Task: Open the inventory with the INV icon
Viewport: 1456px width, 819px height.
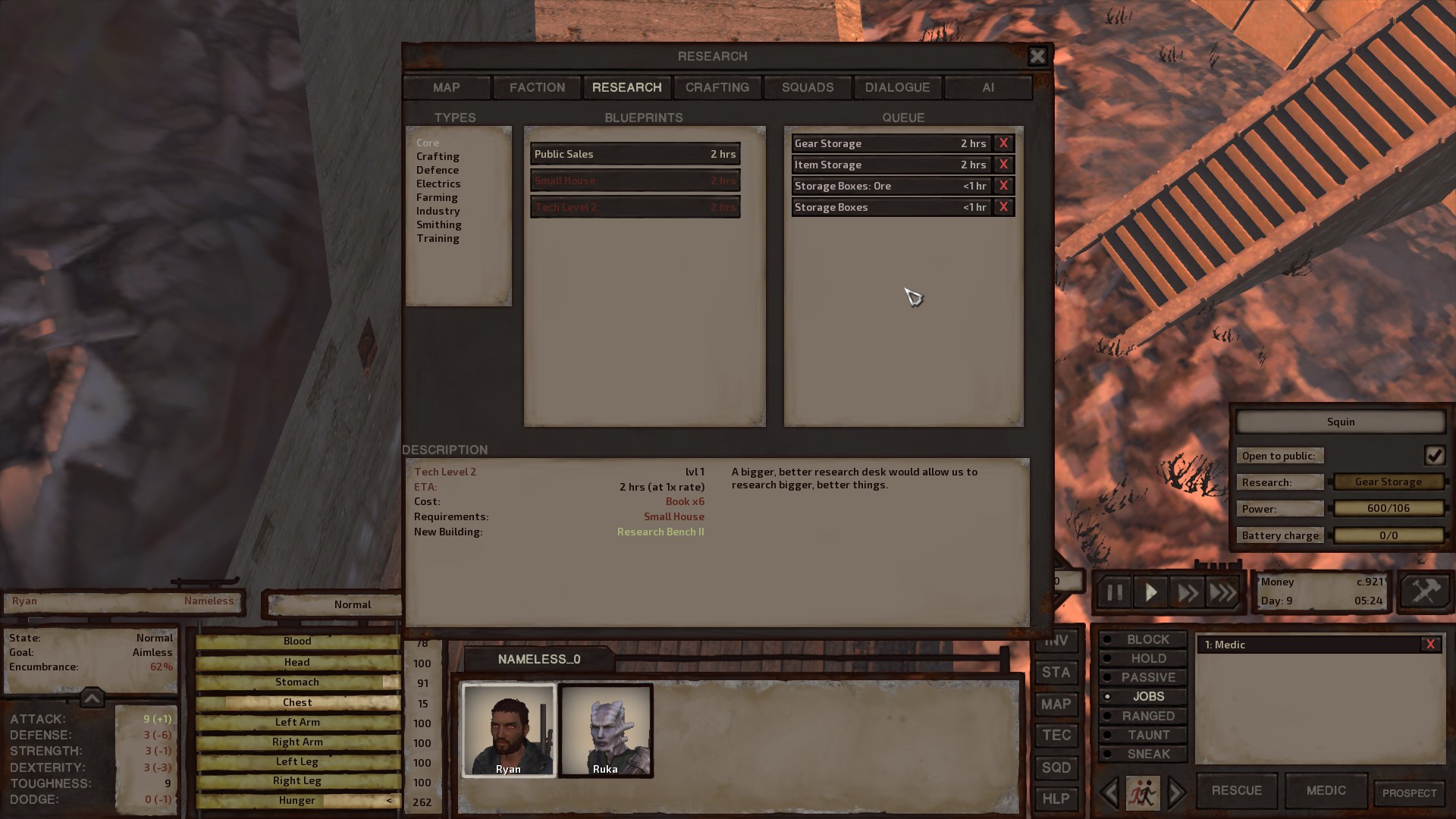Action: click(x=1056, y=641)
